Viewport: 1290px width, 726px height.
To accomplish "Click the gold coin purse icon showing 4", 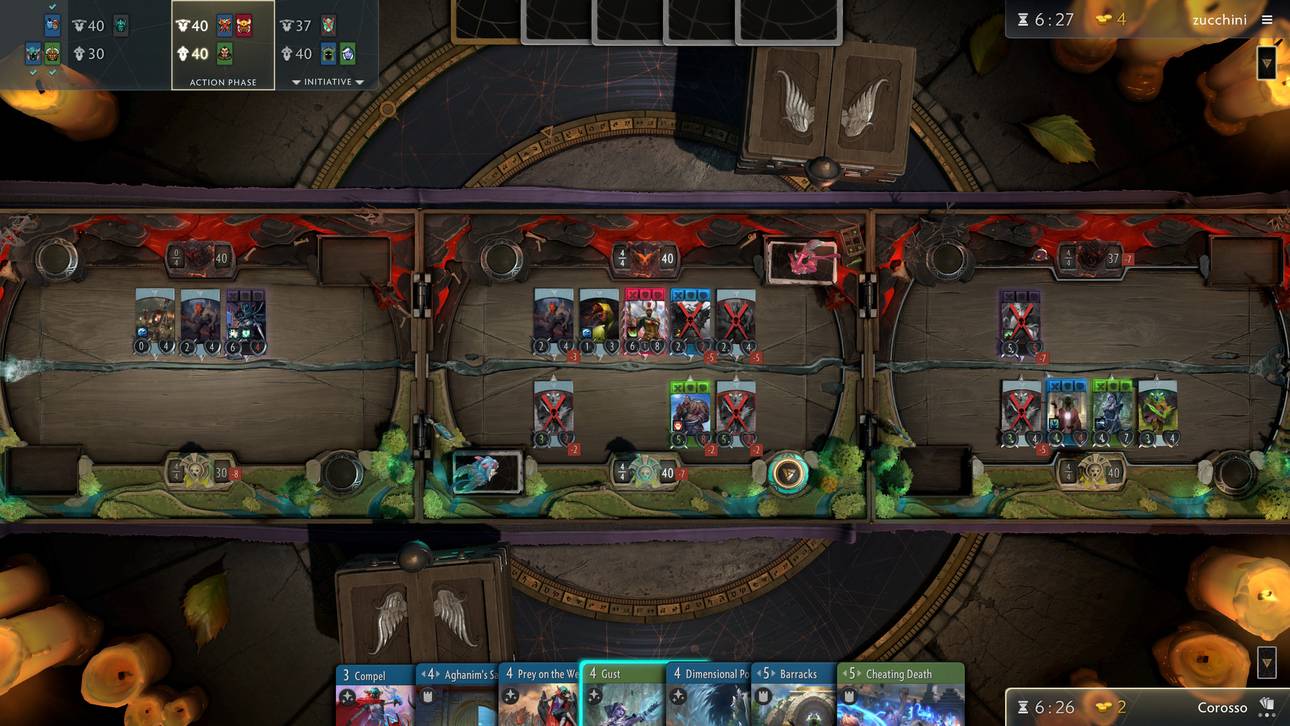I will pos(1104,18).
